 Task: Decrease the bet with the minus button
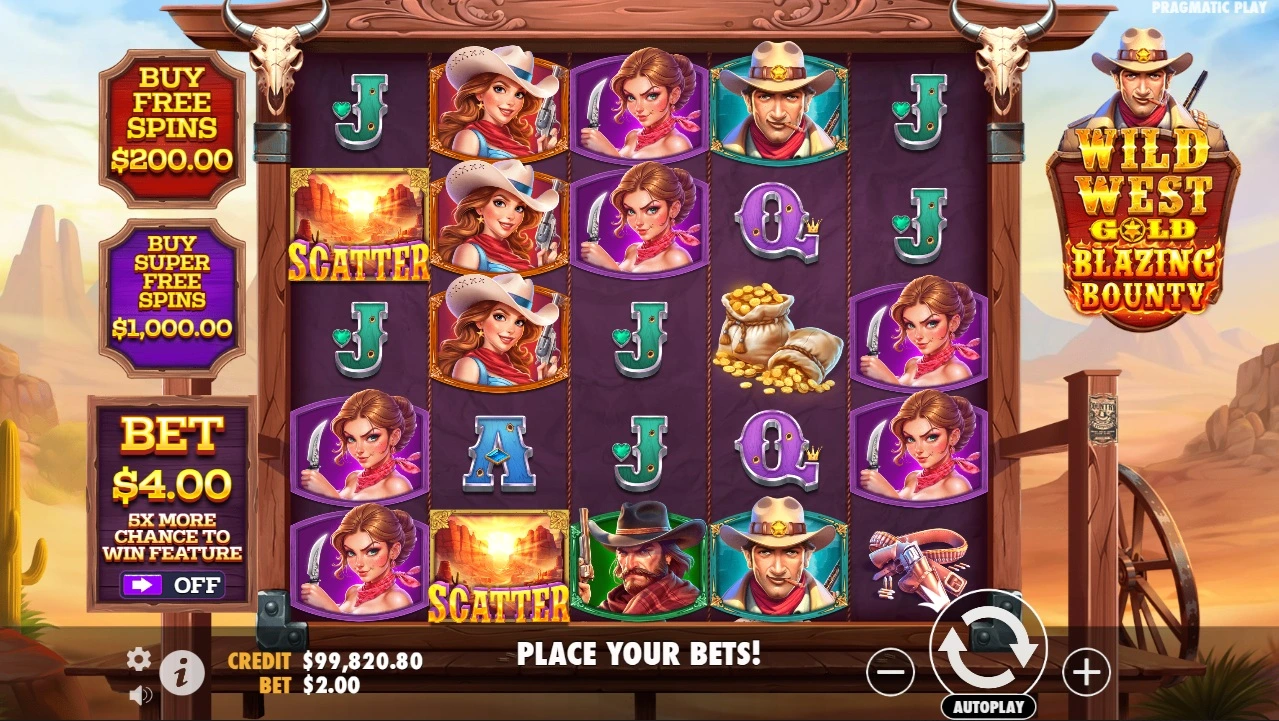pos(890,671)
